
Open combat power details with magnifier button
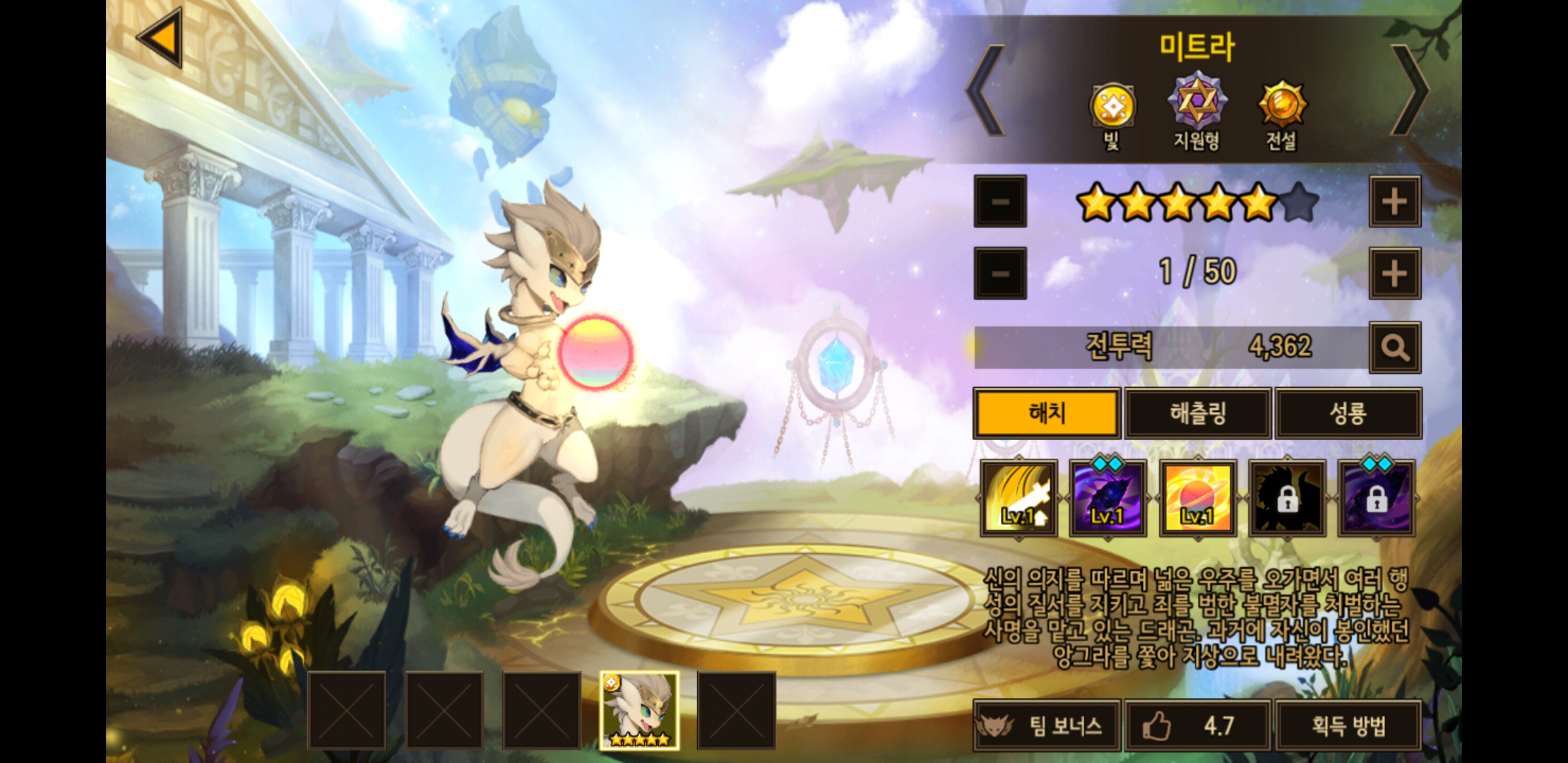[1394, 348]
